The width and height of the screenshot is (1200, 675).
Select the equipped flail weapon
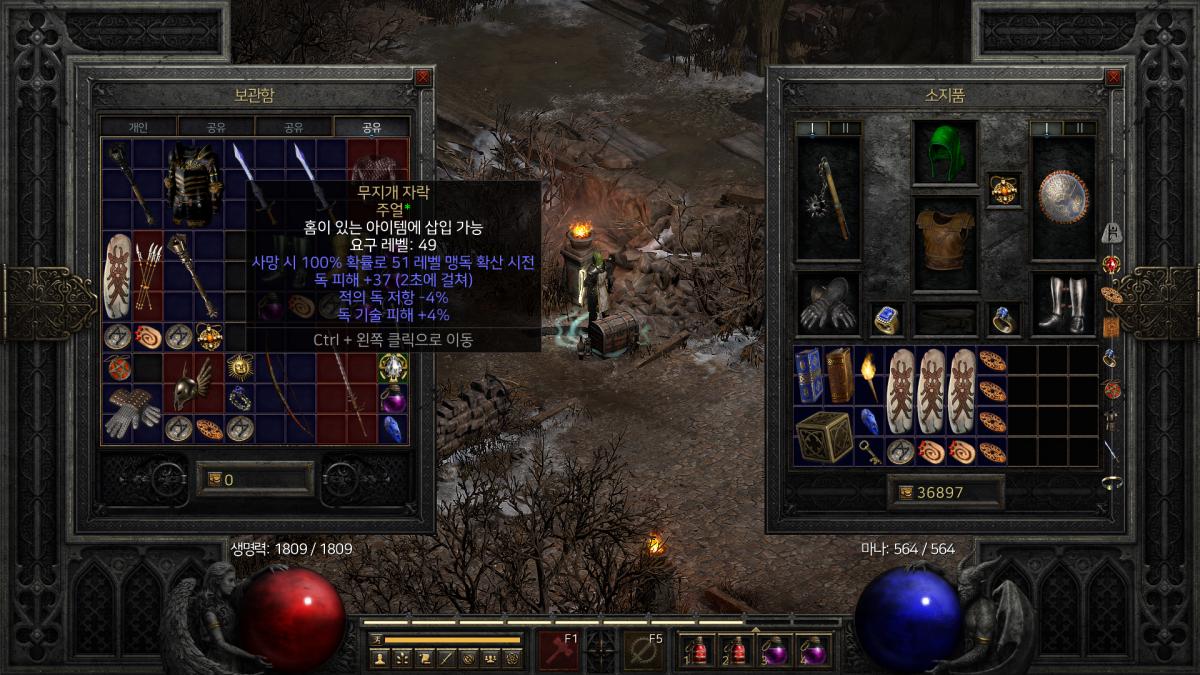pos(828,198)
